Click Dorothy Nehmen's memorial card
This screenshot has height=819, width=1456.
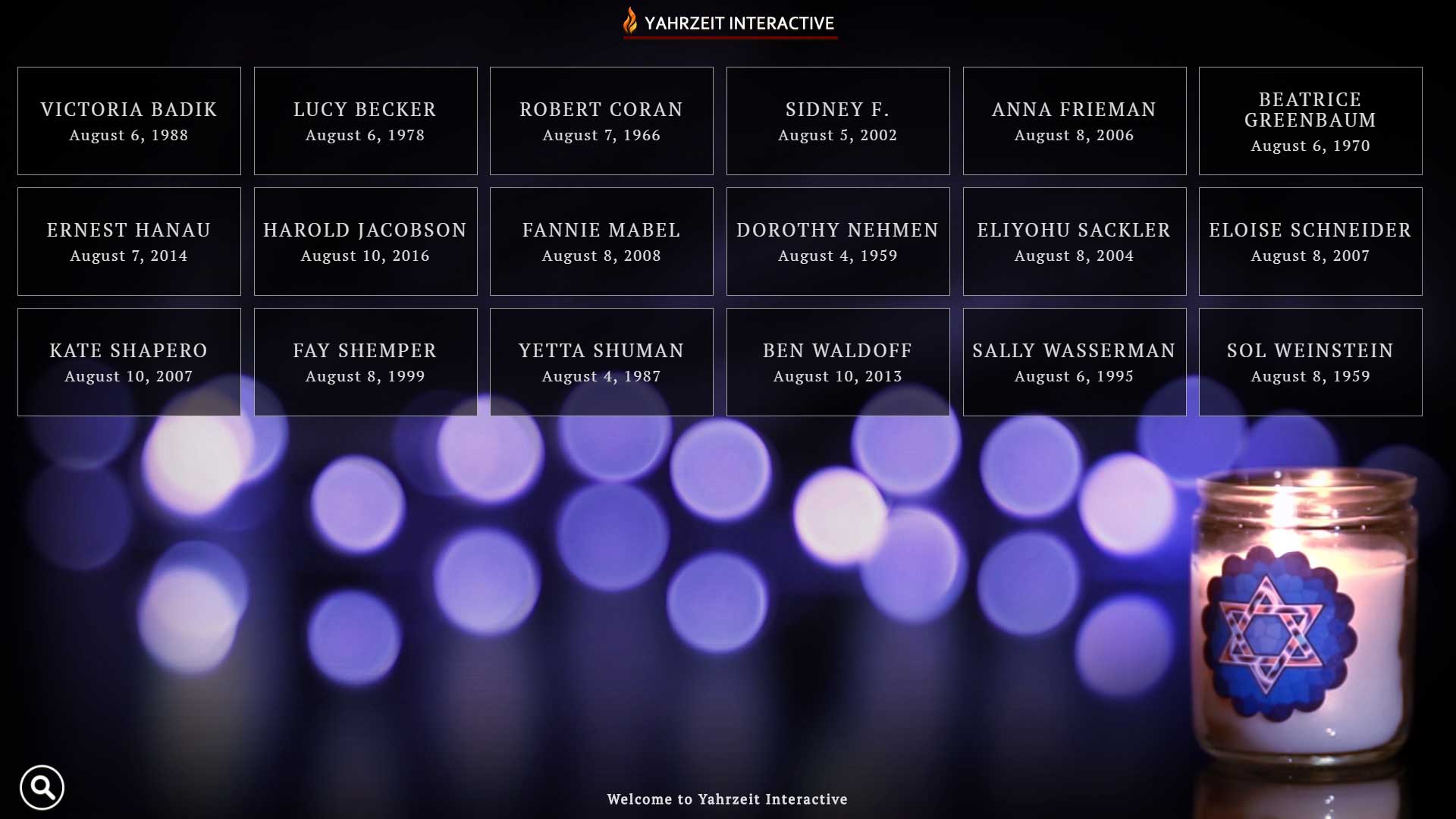tap(838, 242)
